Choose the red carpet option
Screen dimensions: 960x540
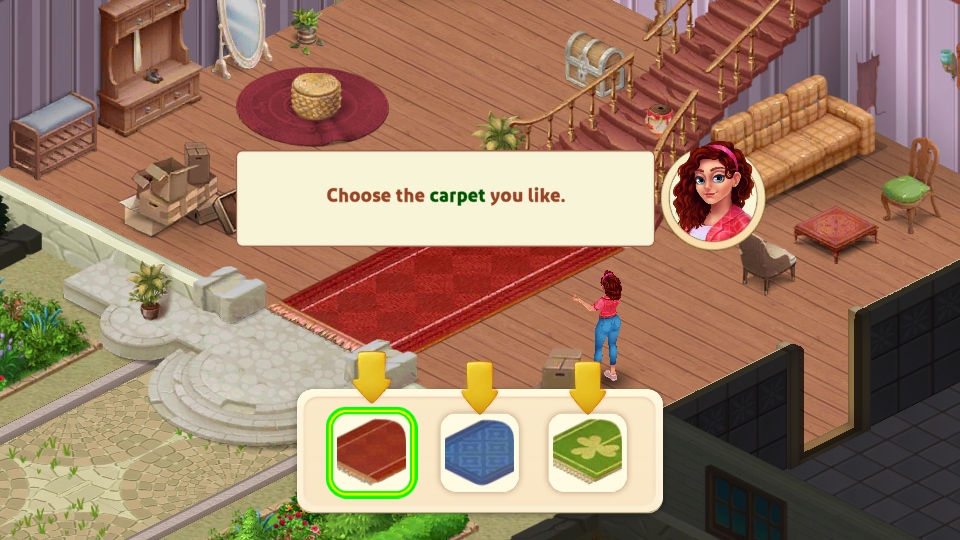pyautogui.click(x=371, y=452)
